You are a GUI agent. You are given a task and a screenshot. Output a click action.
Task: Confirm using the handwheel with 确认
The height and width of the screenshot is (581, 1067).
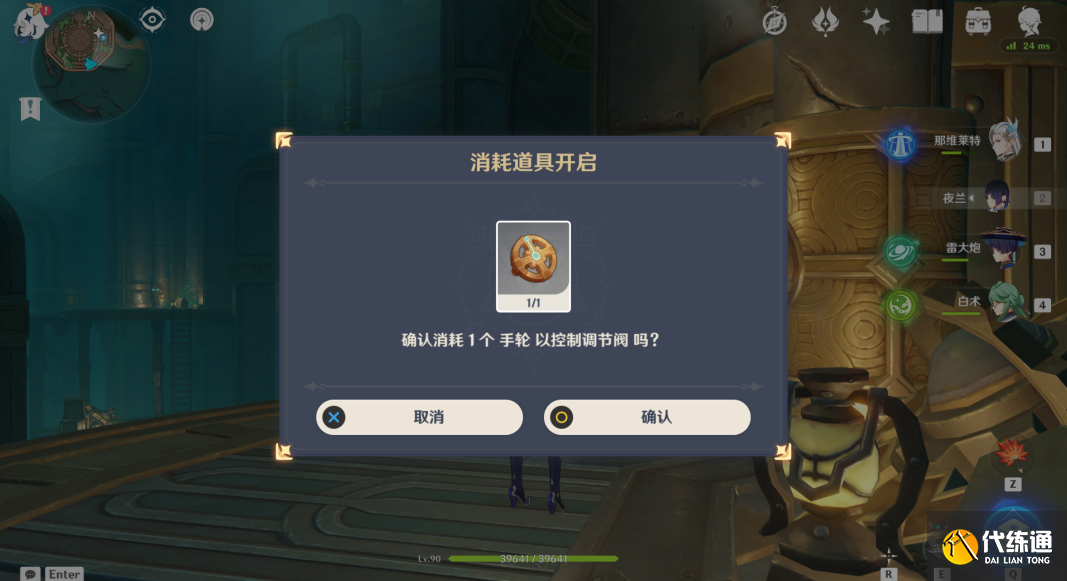(647, 417)
